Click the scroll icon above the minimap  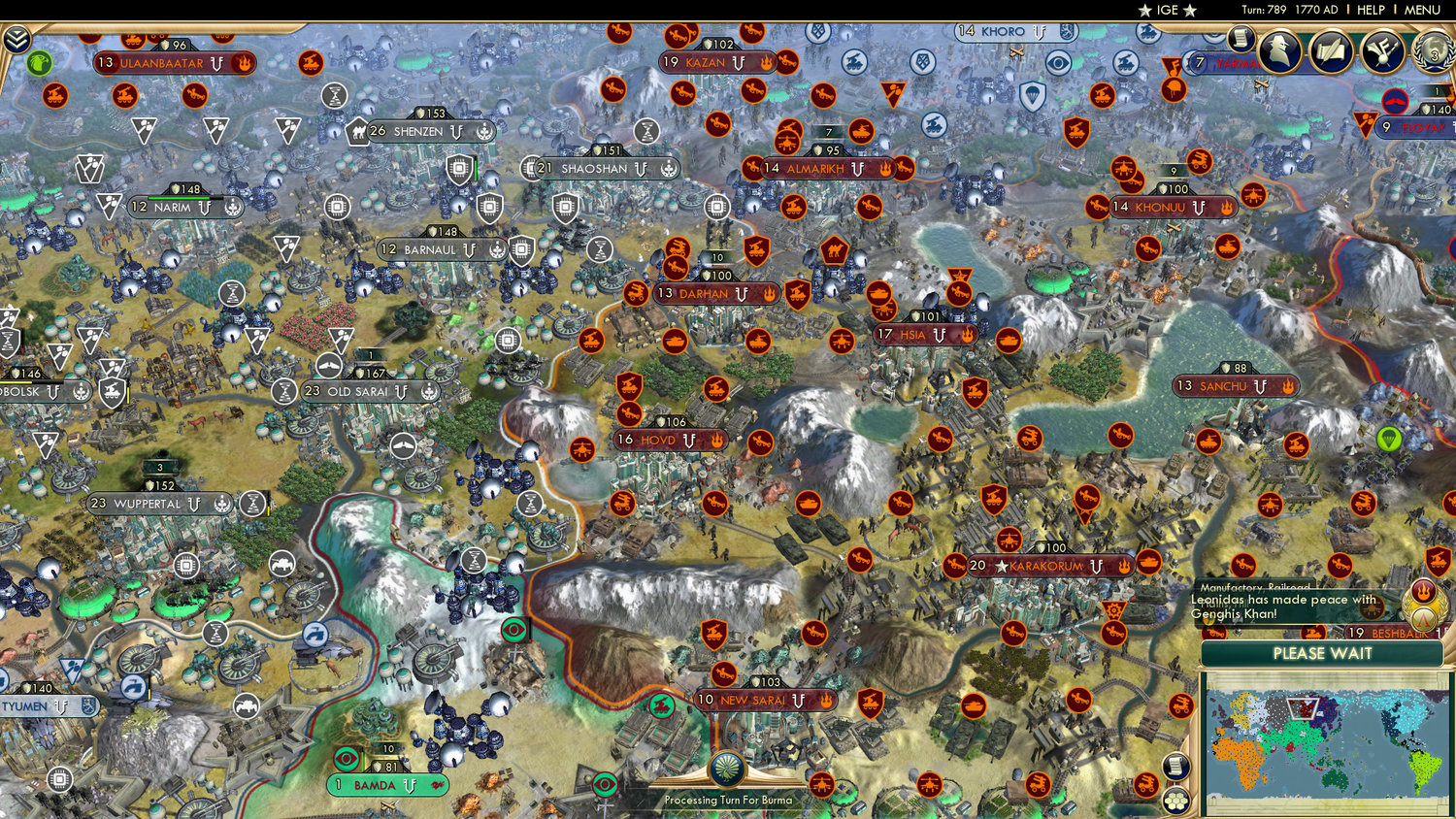[x=1176, y=764]
